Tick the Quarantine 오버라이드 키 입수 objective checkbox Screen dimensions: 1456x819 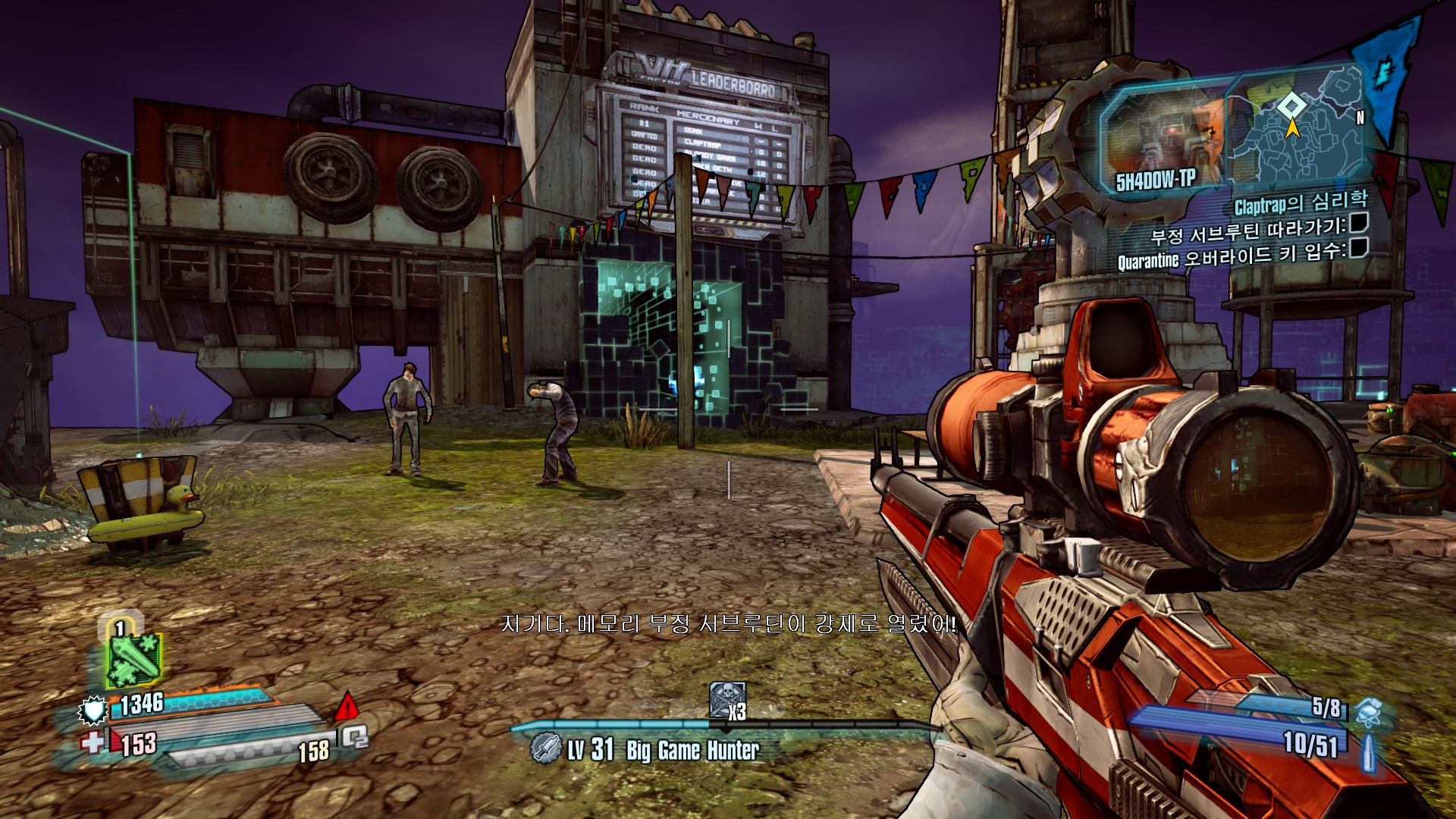(1358, 247)
